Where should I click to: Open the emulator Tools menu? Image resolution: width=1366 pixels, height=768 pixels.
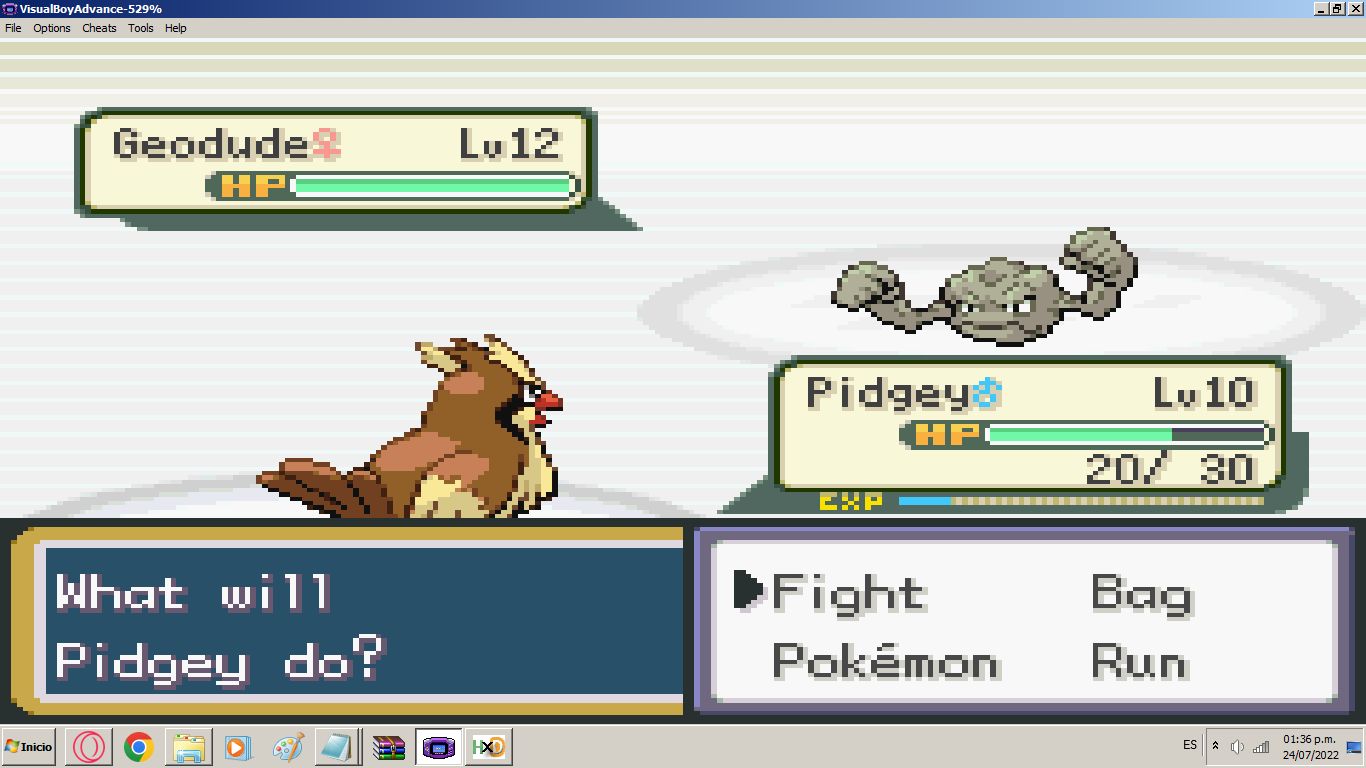click(141, 28)
